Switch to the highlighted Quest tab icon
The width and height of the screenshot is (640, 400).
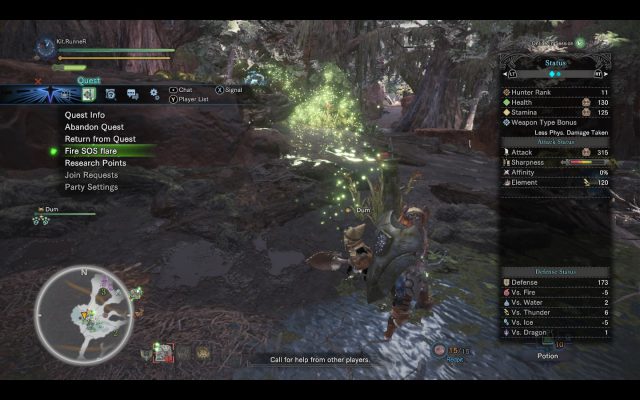tap(87, 94)
